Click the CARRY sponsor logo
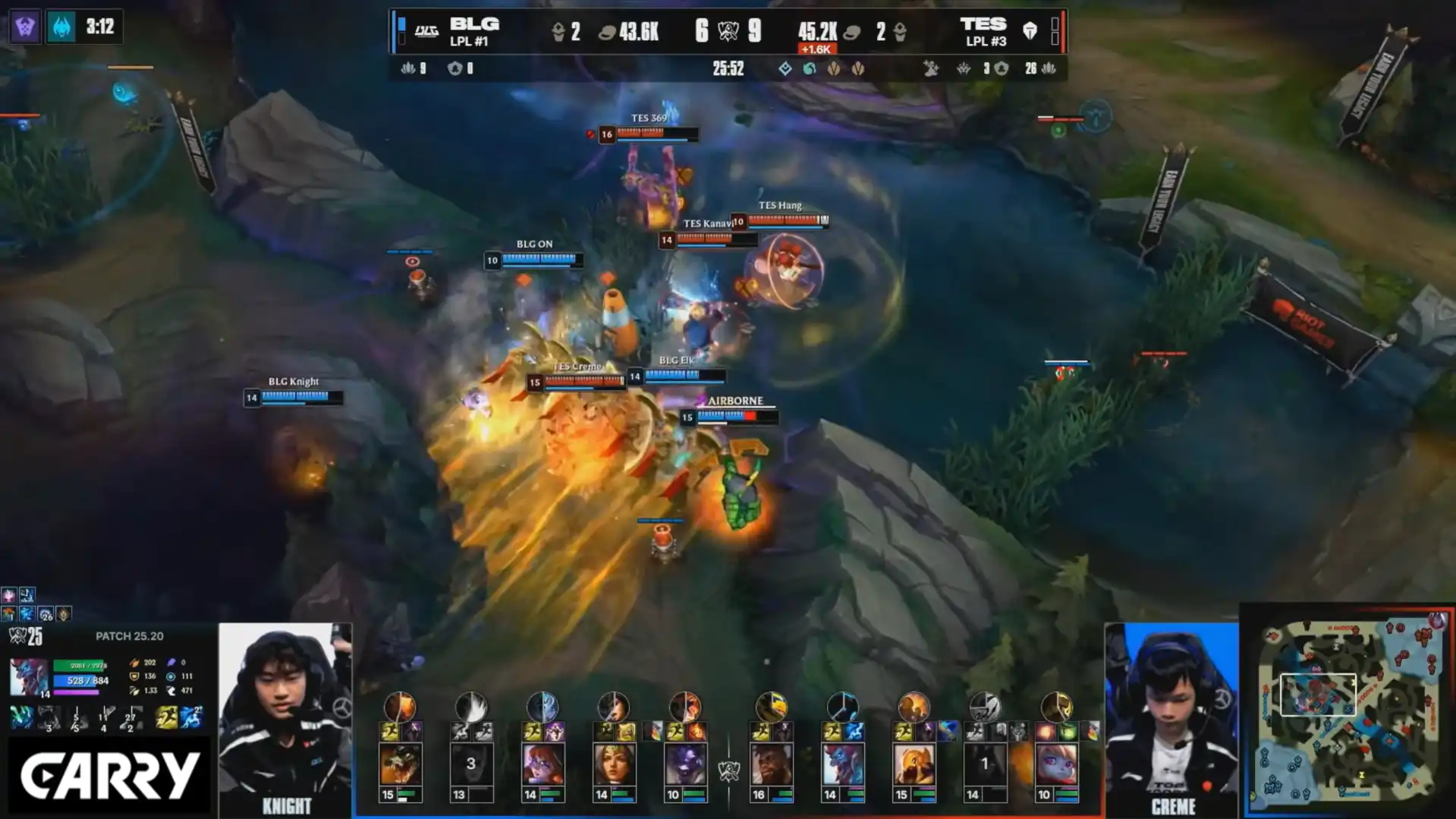Screen dimensions: 1456x819 click(x=109, y=776)
